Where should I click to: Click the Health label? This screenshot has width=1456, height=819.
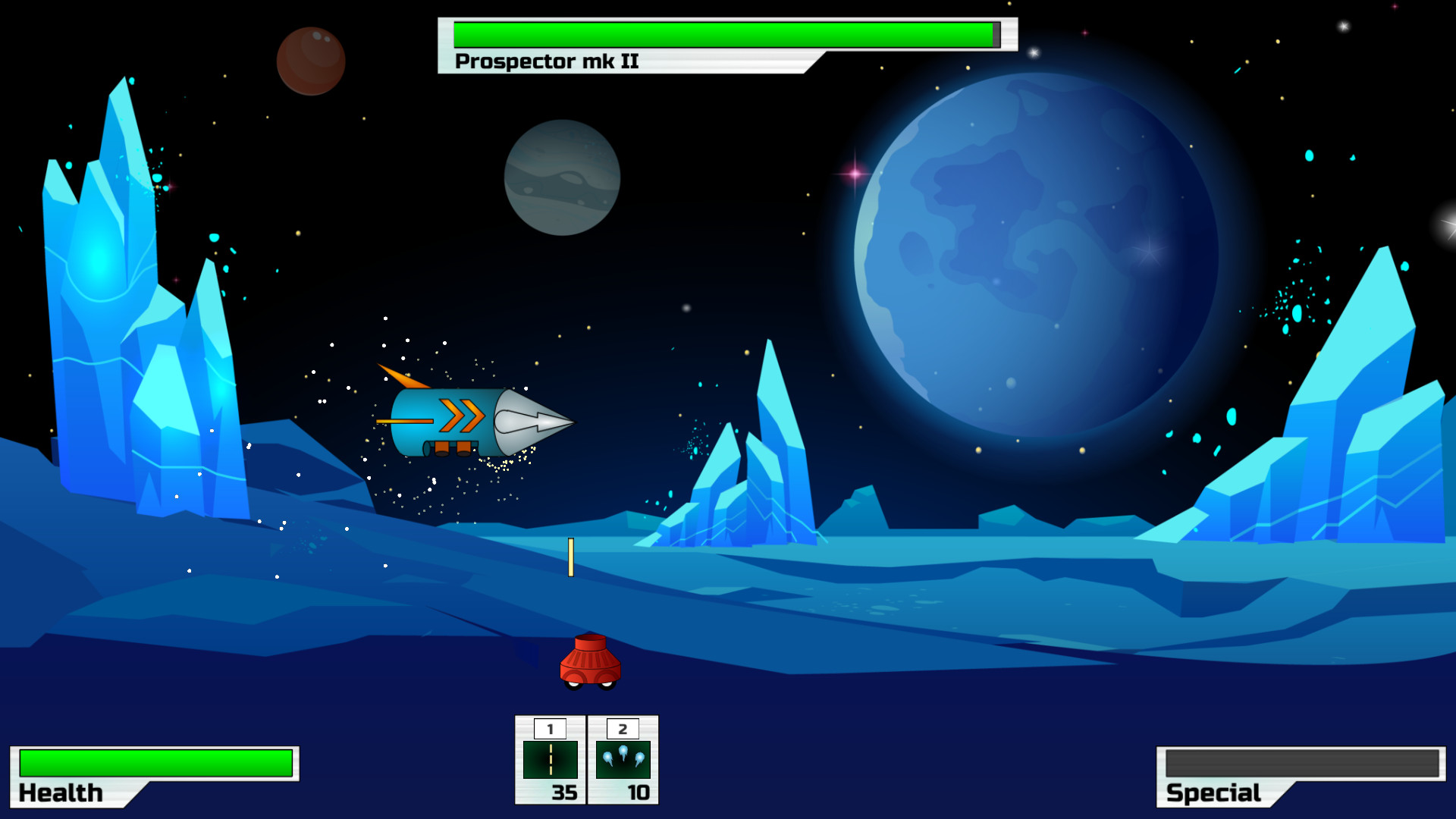coord(61,792)
